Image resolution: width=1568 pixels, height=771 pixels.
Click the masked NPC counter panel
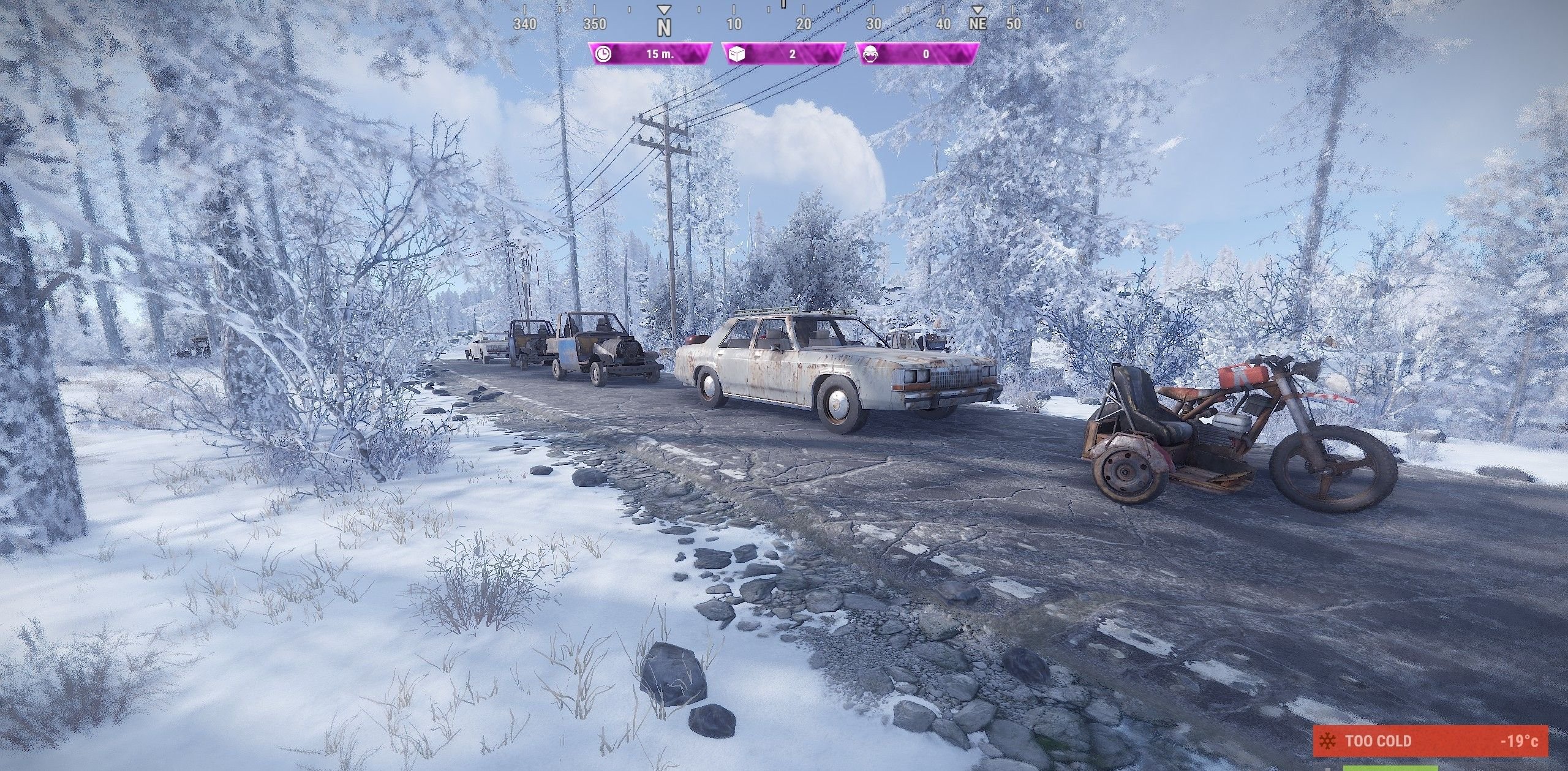point(917,54)
